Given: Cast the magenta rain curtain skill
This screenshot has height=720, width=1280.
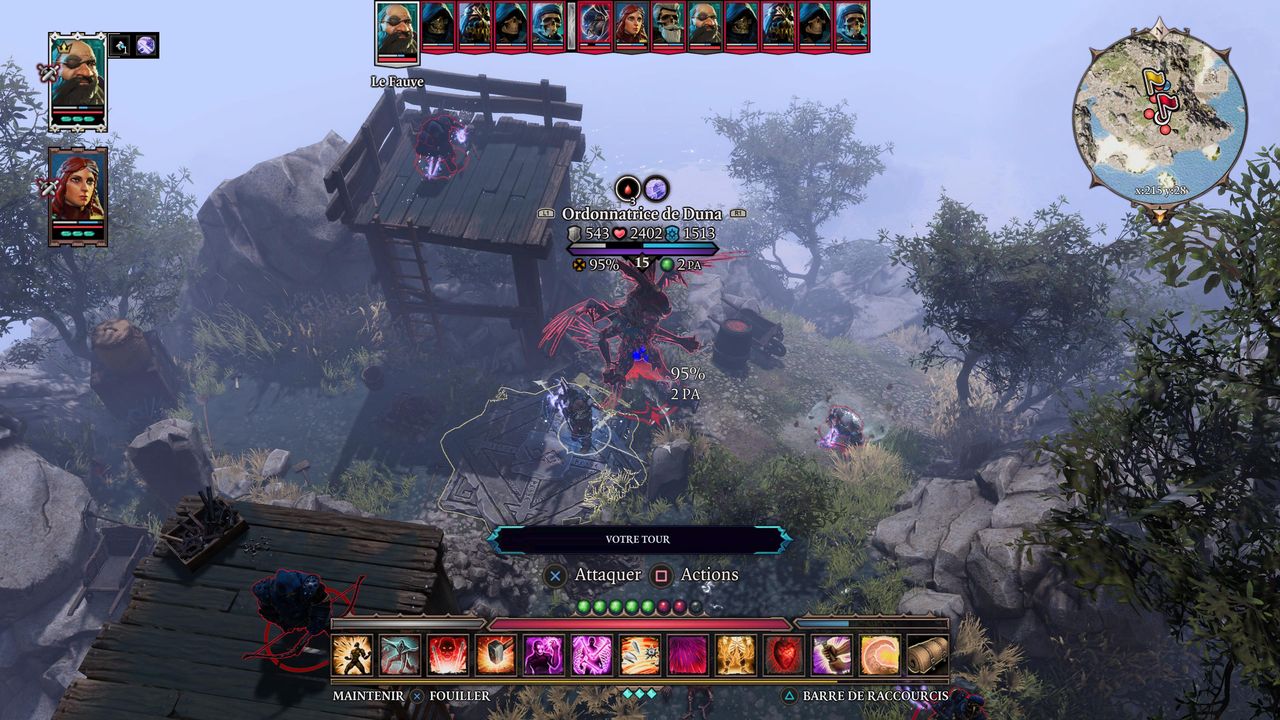Looking at the screenshot, I should 688,654.
